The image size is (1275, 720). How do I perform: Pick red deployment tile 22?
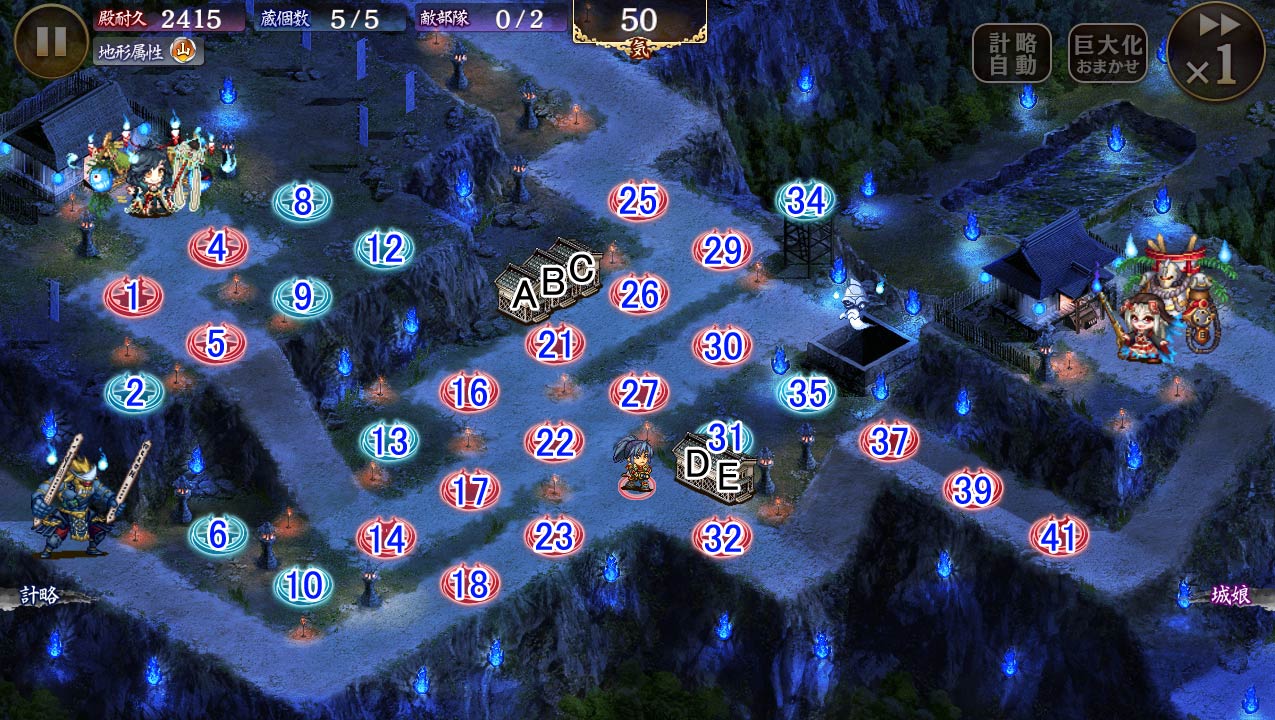(x=554, y=442)
